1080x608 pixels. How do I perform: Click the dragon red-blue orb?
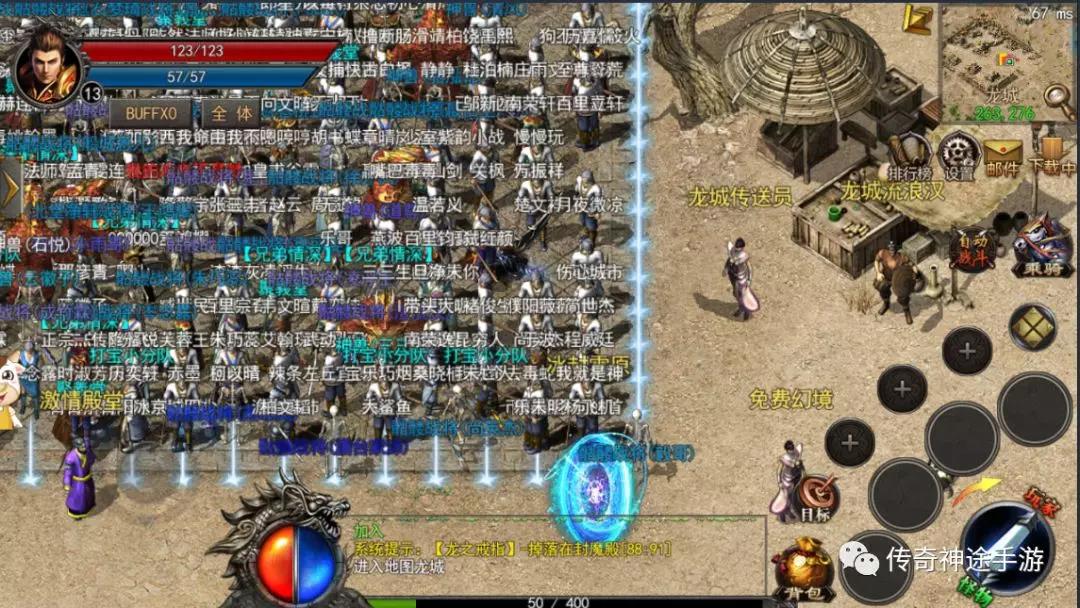[x=296, y=561]
